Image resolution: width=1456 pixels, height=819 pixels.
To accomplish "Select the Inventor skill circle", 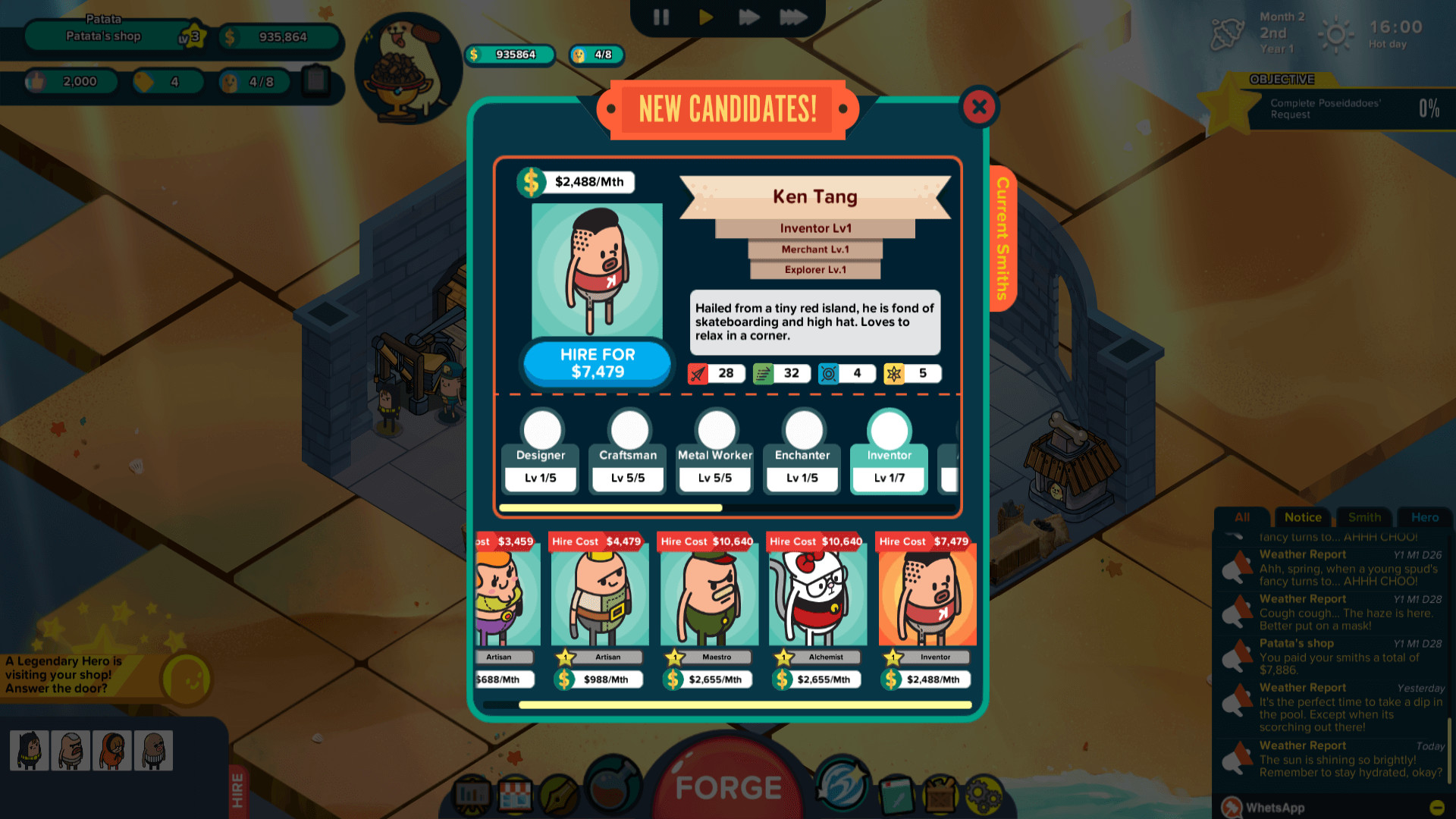I will (x=888, y=432).
